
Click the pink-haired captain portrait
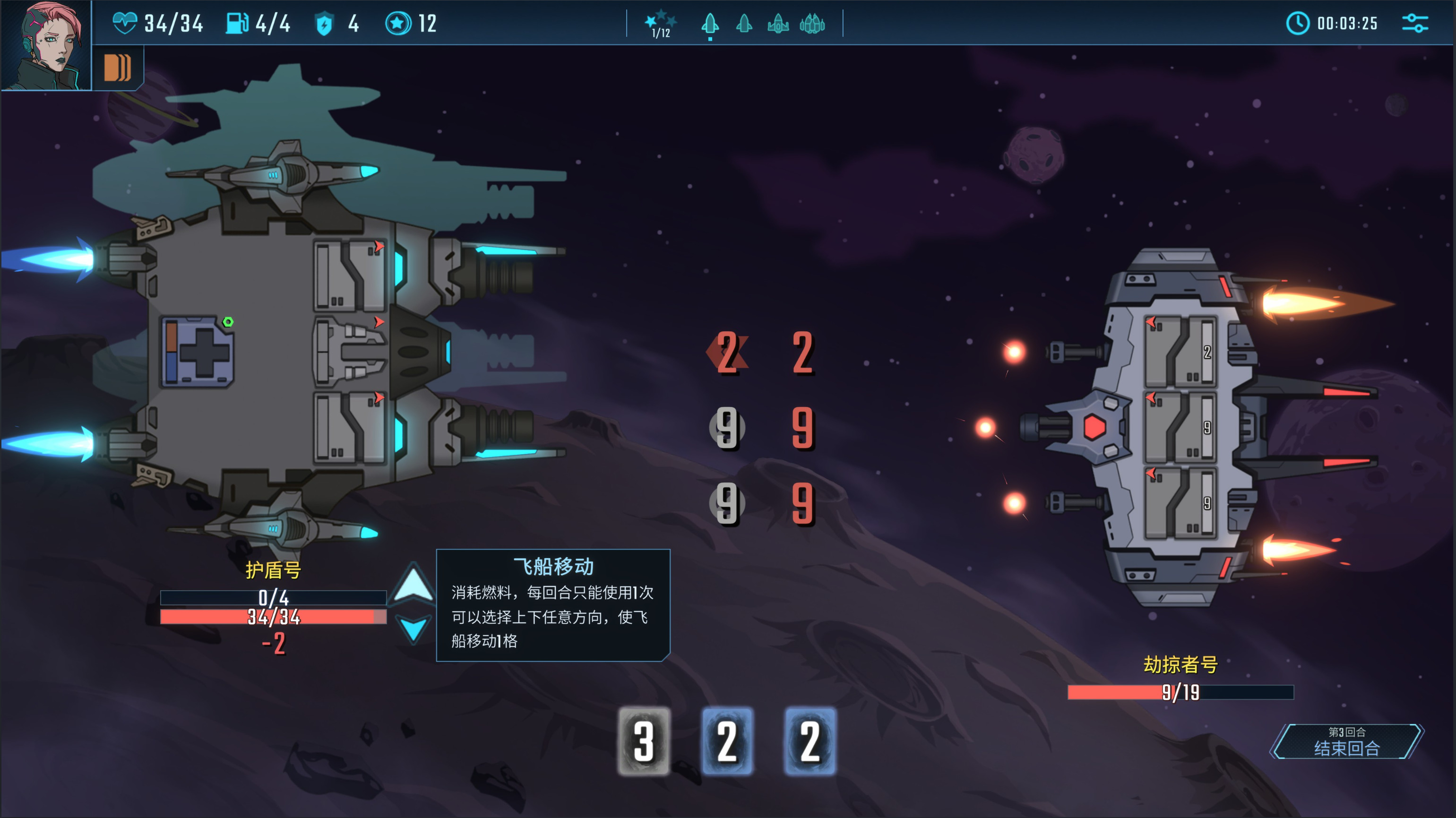[x=46, y=45]
